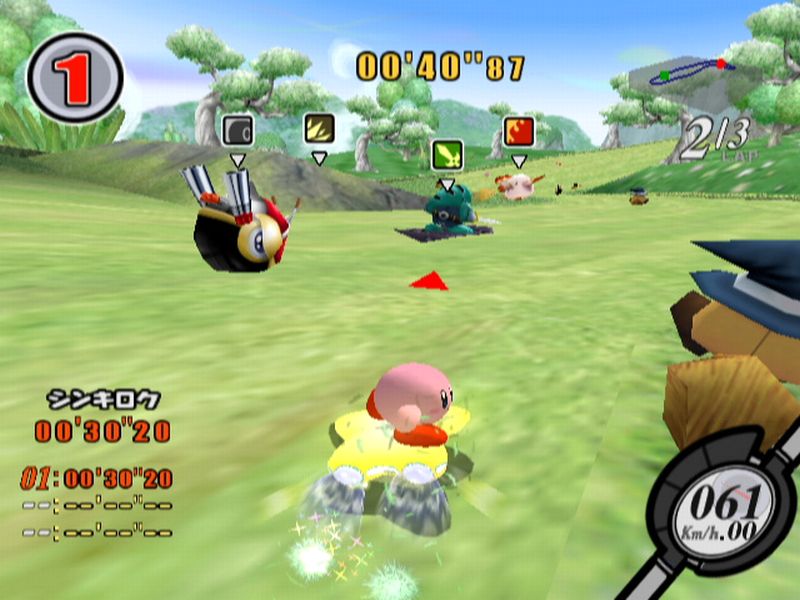Click the first place rank badge
The height and width of the screenshot is (600, 800).
[x=74, y=77]
